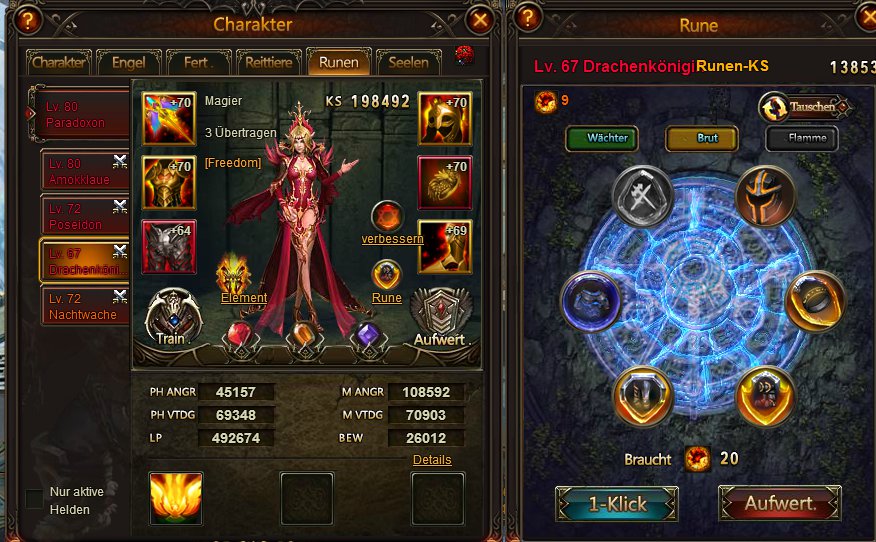Viewport: 876px width, 542px height.
Task: Switch to the Flamme rune category
Action: click(x=806, y=138)
